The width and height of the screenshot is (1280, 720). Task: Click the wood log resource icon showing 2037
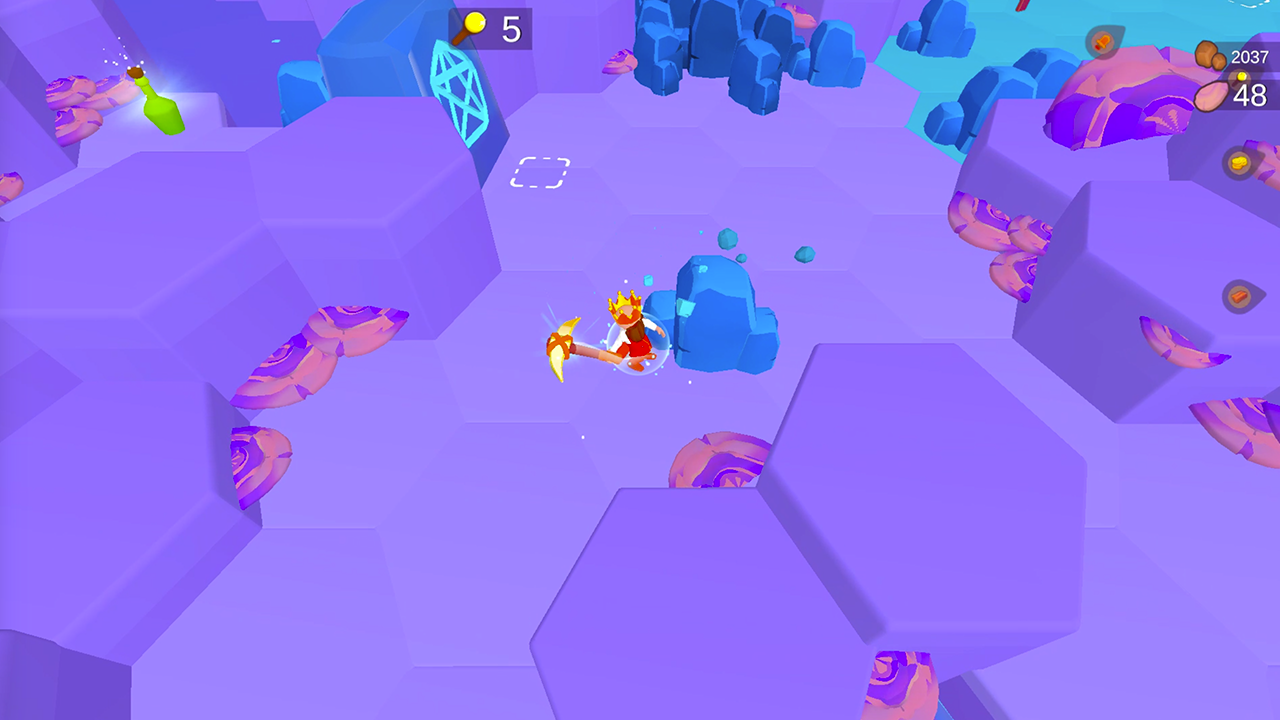tap(1209, 53)
